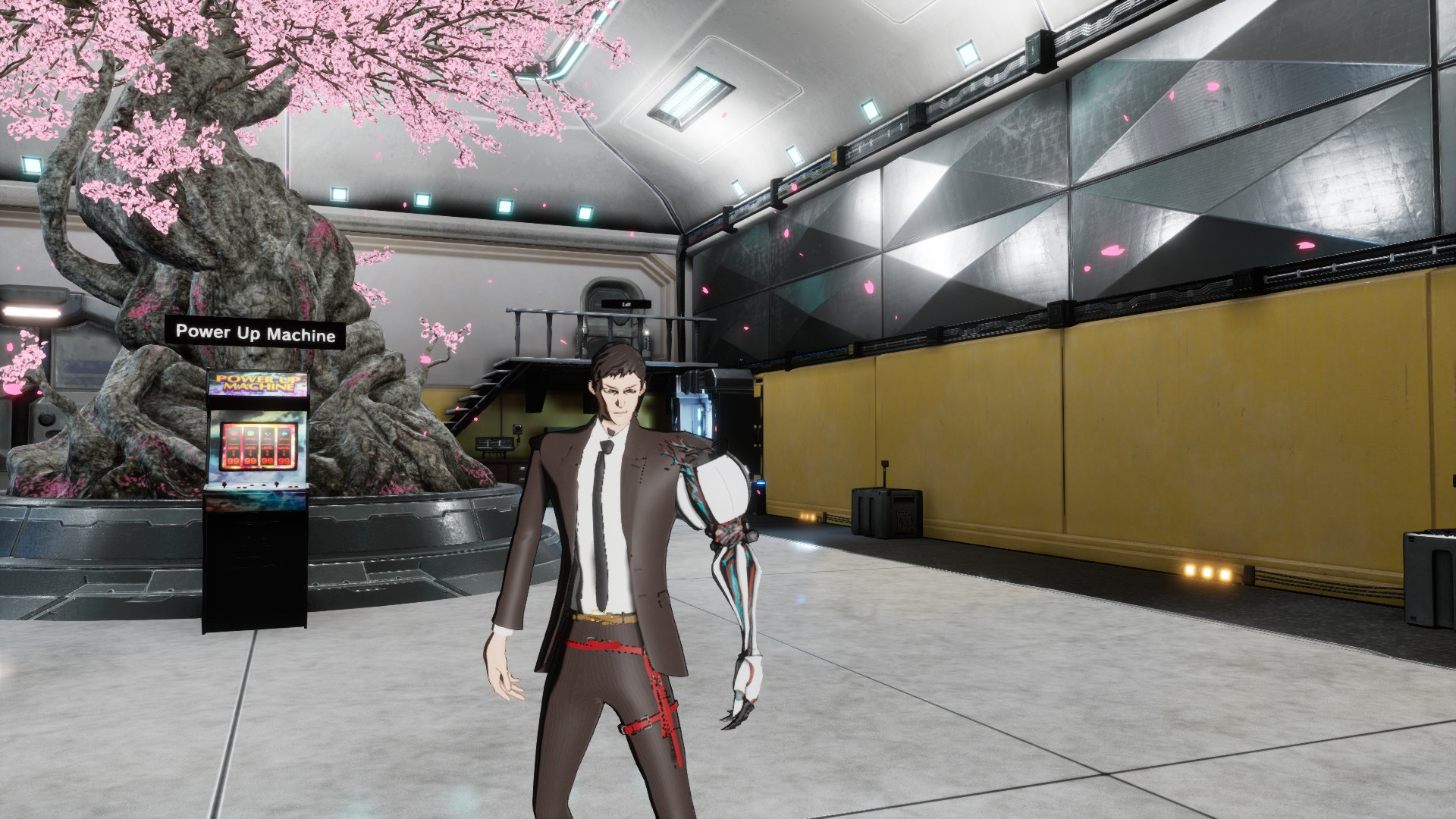Click the rightmost 99 level readout

[x=284, y=461]
